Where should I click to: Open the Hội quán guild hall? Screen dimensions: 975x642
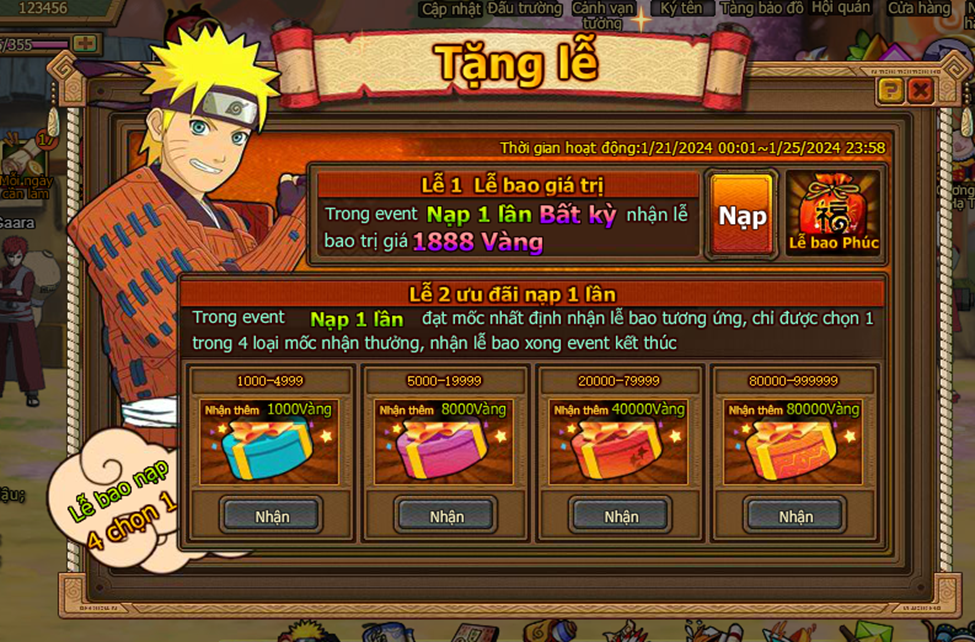pos(841,8)
